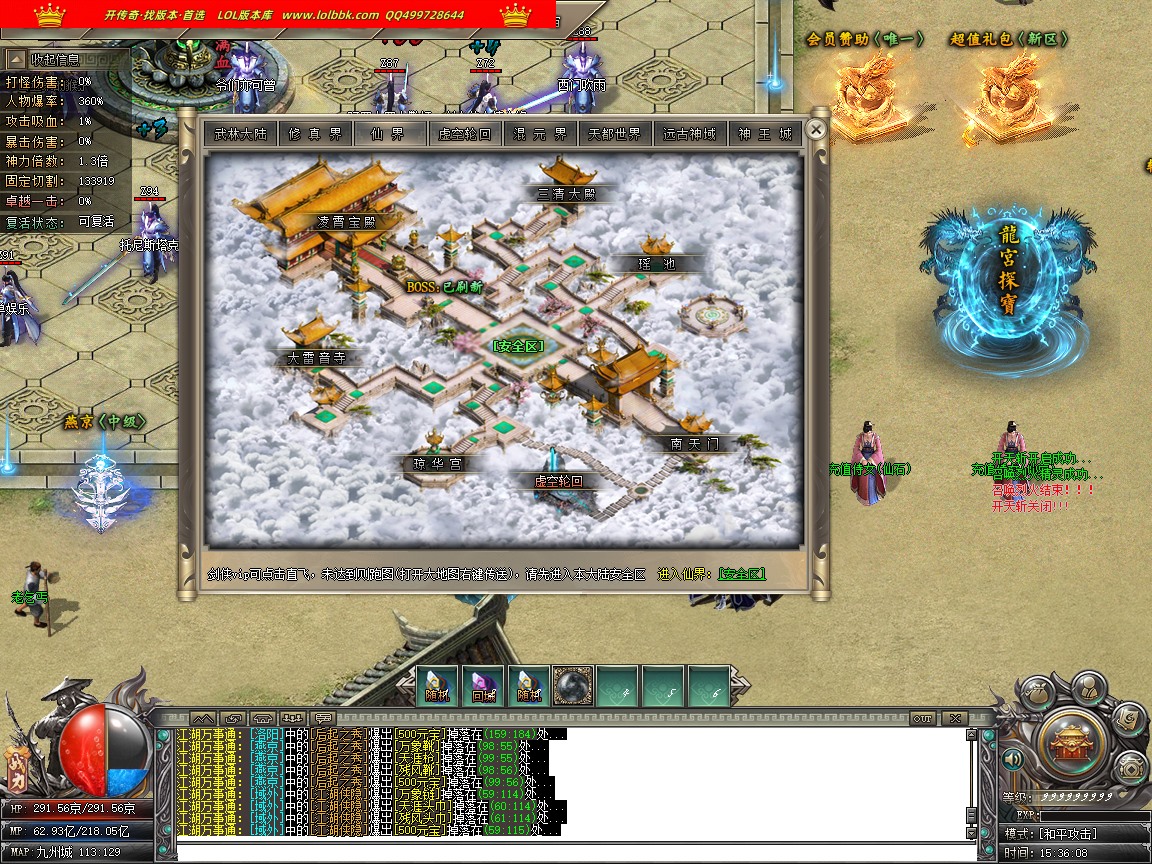The image size is (1152, 864).
Task: Toggle sound with the speaker icon
Action: (x=1013, y=760)
